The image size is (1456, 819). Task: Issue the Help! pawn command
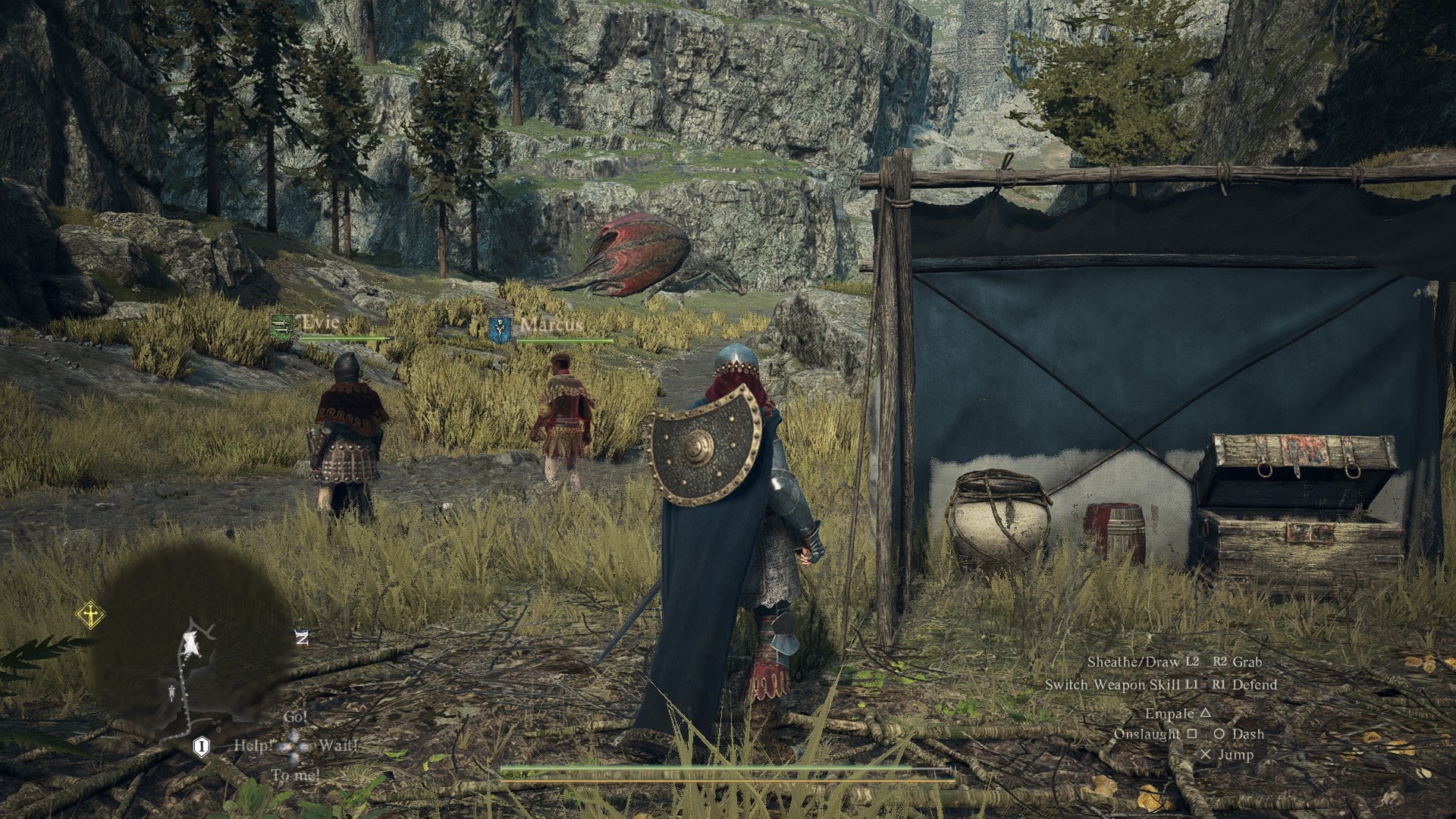point(252,745)
